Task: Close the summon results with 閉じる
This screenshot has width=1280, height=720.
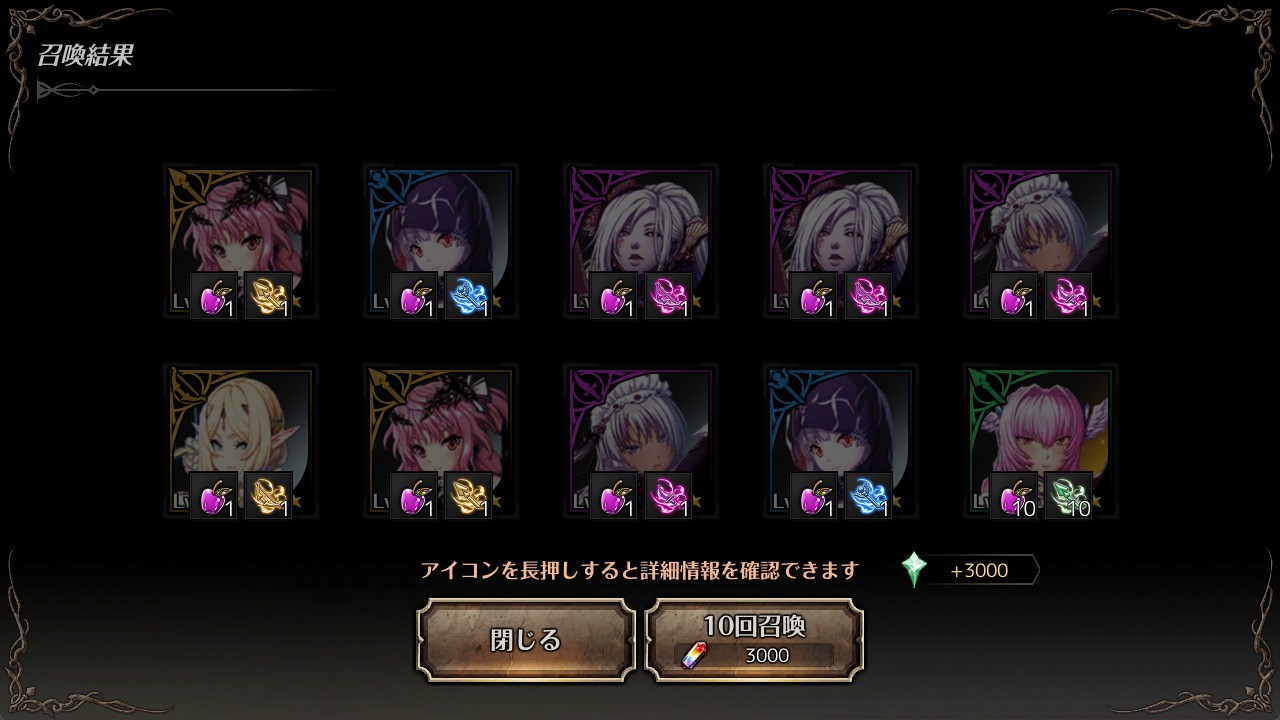Action: point(526,640)
